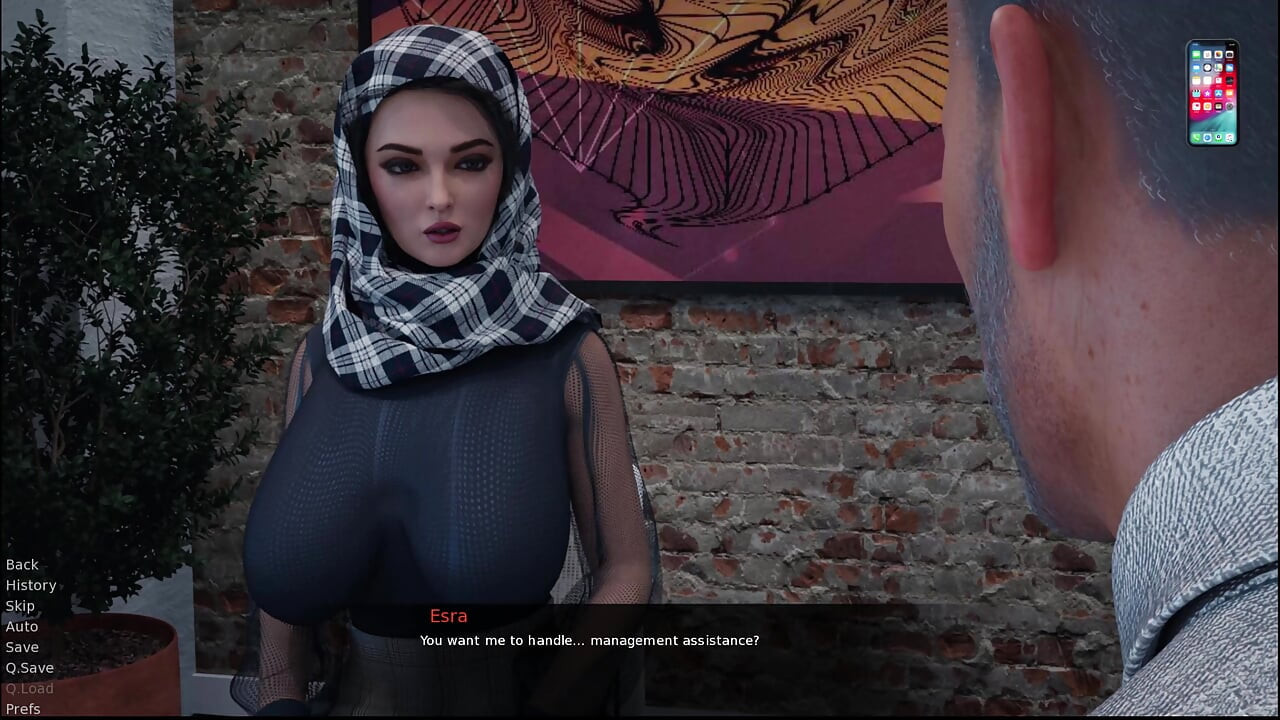Tap the Clock app icon on the phone
The image size is (1280, 720).
(x=1207, y=68)
